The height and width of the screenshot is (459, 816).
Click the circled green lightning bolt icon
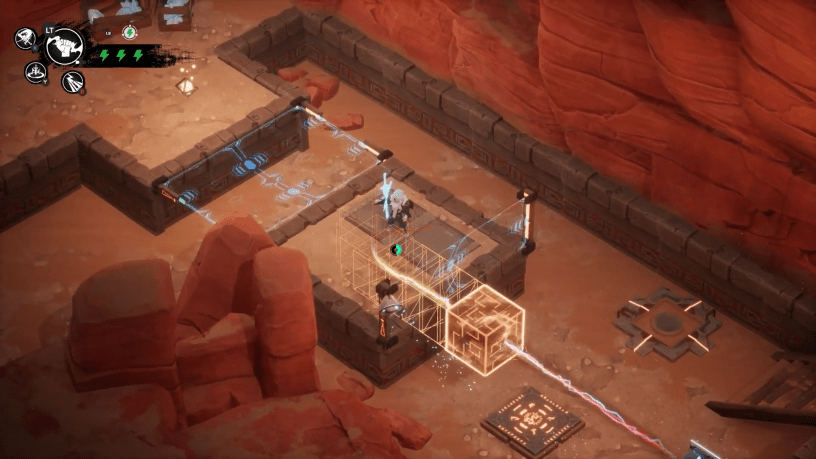[128, 33]
